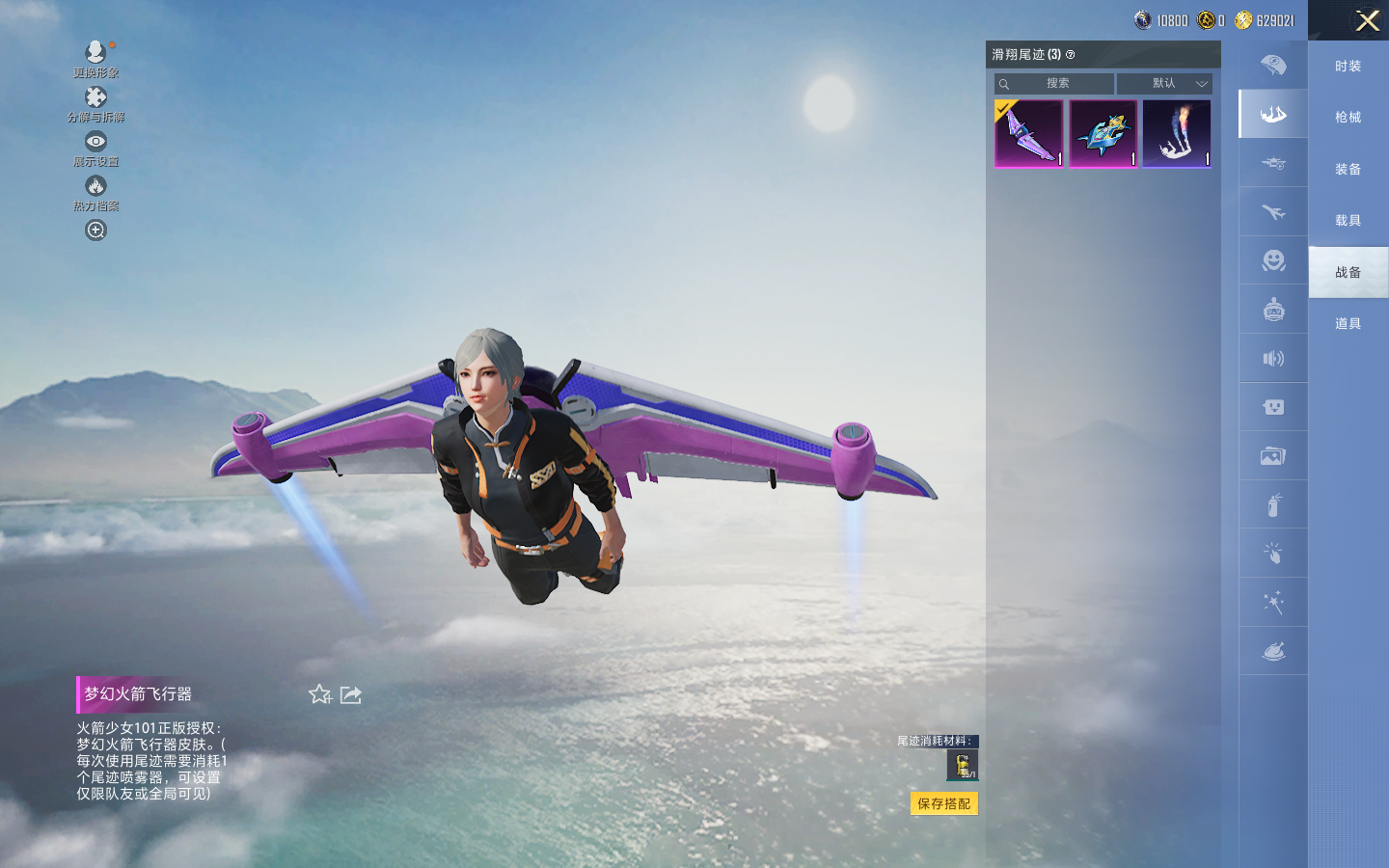The height and width of the screenshot is (868, 1389).
Task: Share the item using the arrow icon
Action: (351, 694)
